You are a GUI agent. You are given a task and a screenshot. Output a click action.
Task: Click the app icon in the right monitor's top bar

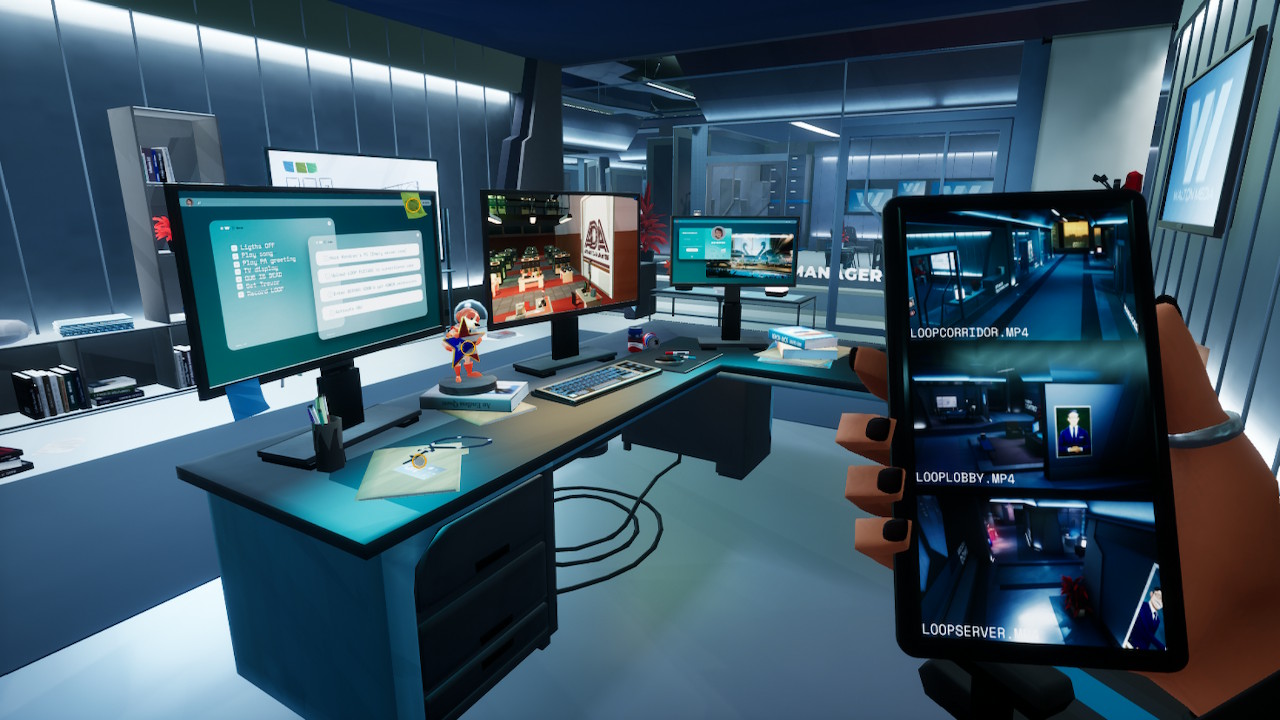pyautogui.click(x=678, y=221)
